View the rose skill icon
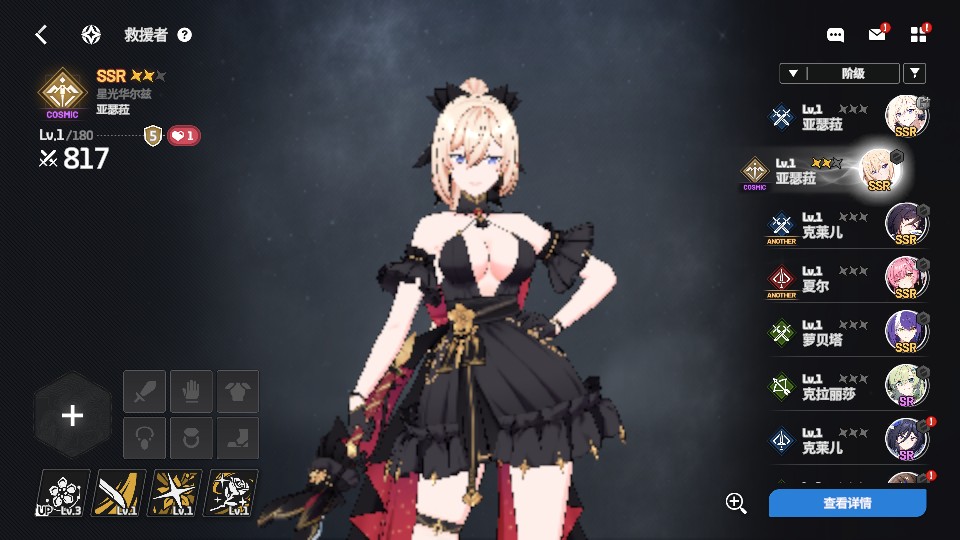The height and width of the screenshot is (540, 960). click(231, 493)
